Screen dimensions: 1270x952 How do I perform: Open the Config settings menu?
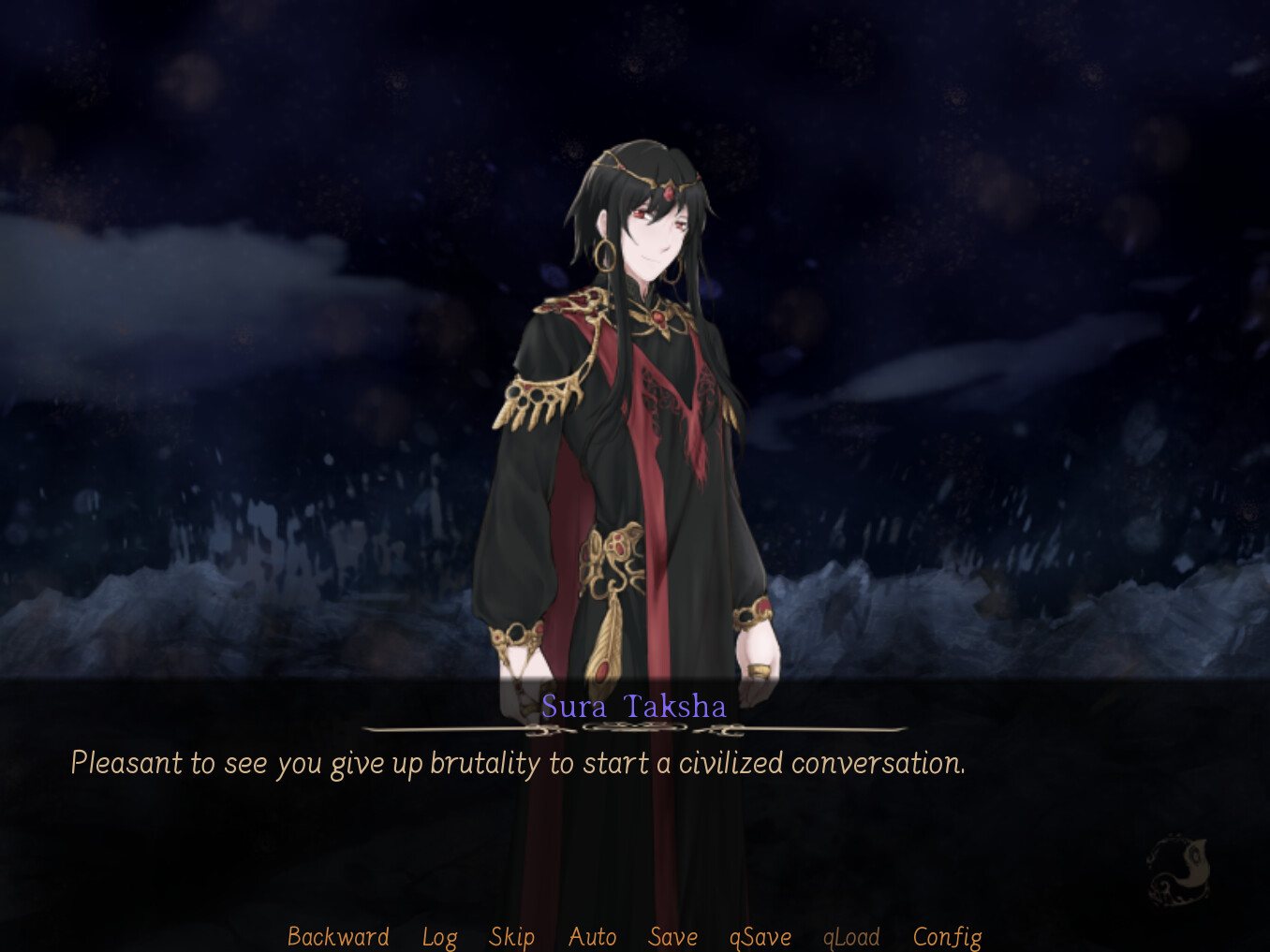tap(947, 936)
